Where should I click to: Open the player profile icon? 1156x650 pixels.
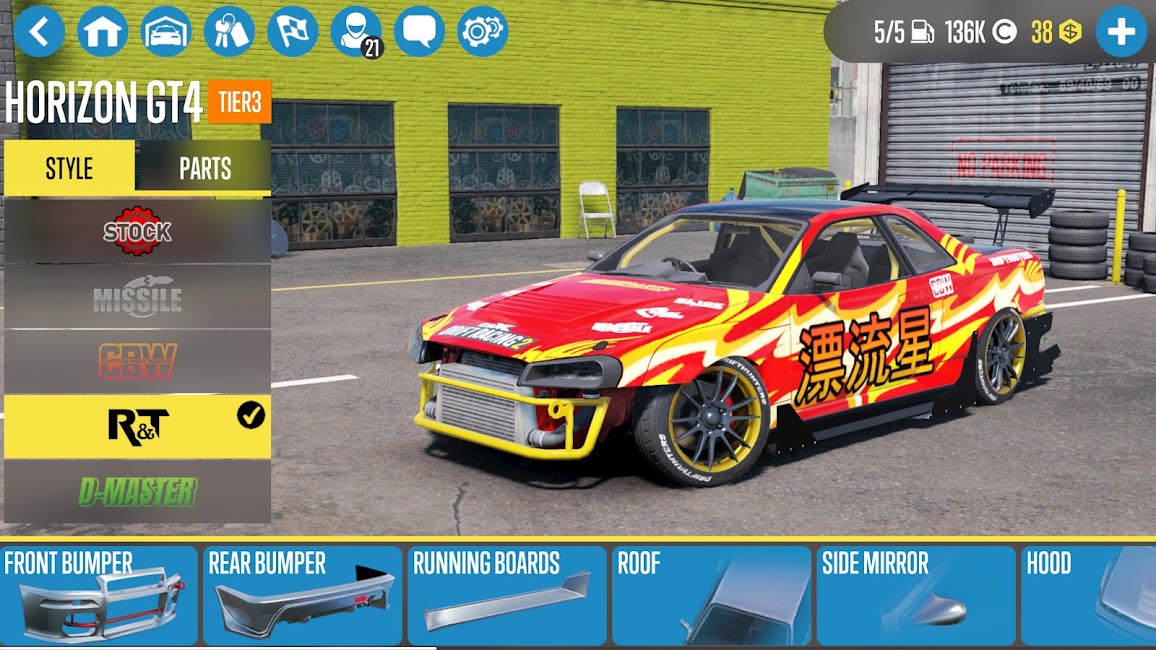[356, 31]
